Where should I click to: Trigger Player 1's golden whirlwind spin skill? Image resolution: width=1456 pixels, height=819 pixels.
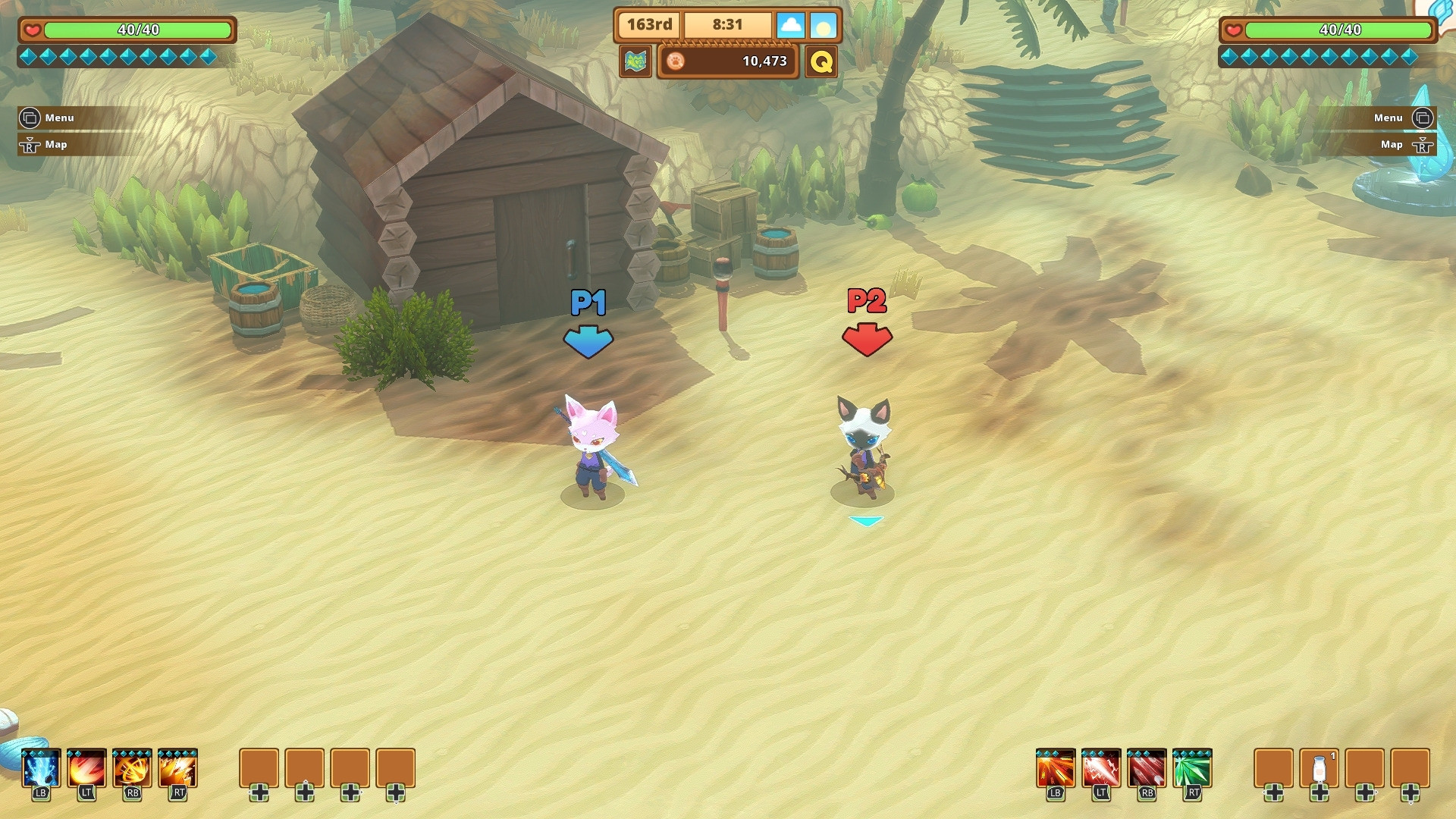(132, 770)
